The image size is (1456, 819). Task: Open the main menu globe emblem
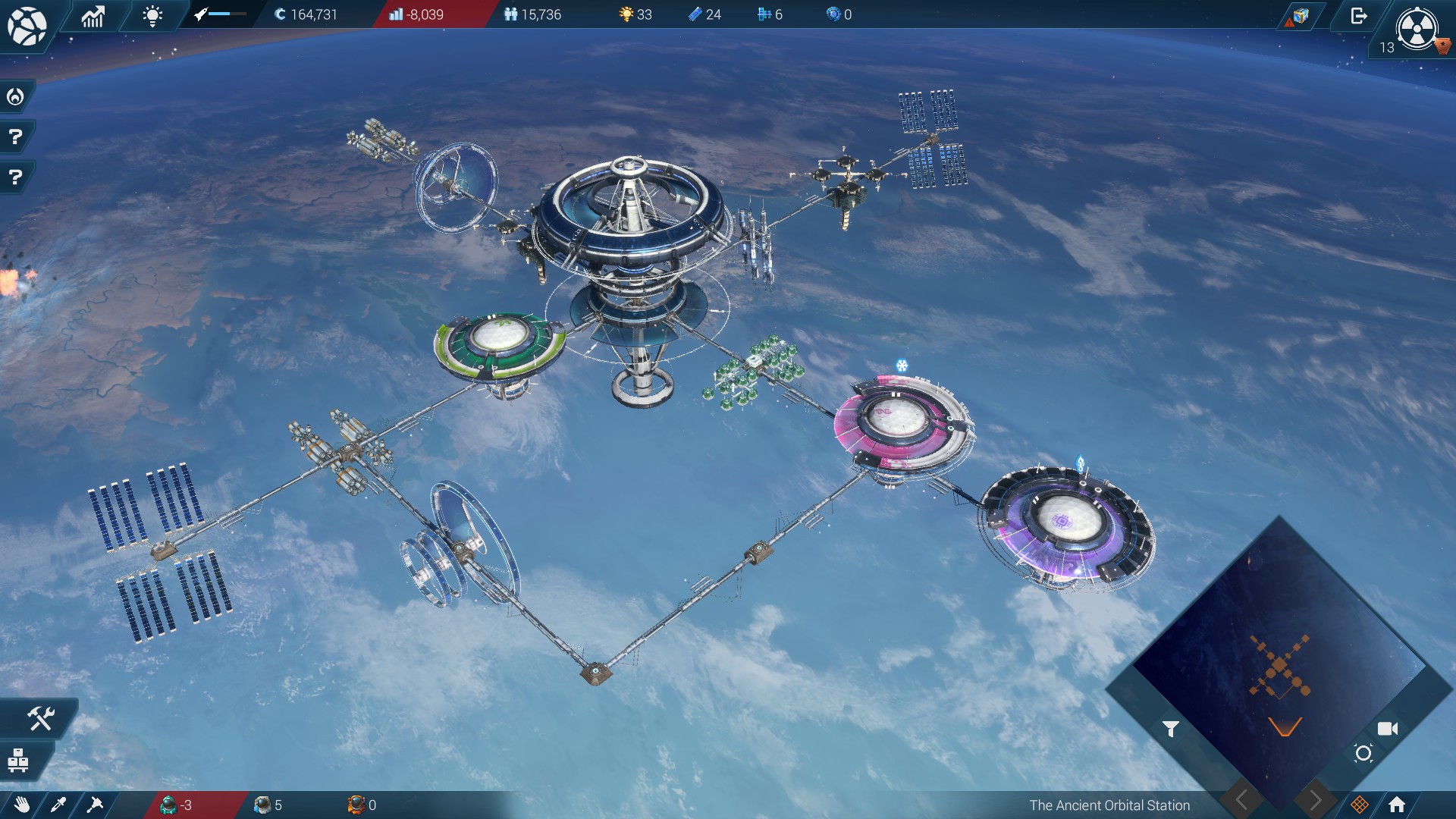(27, 27)
